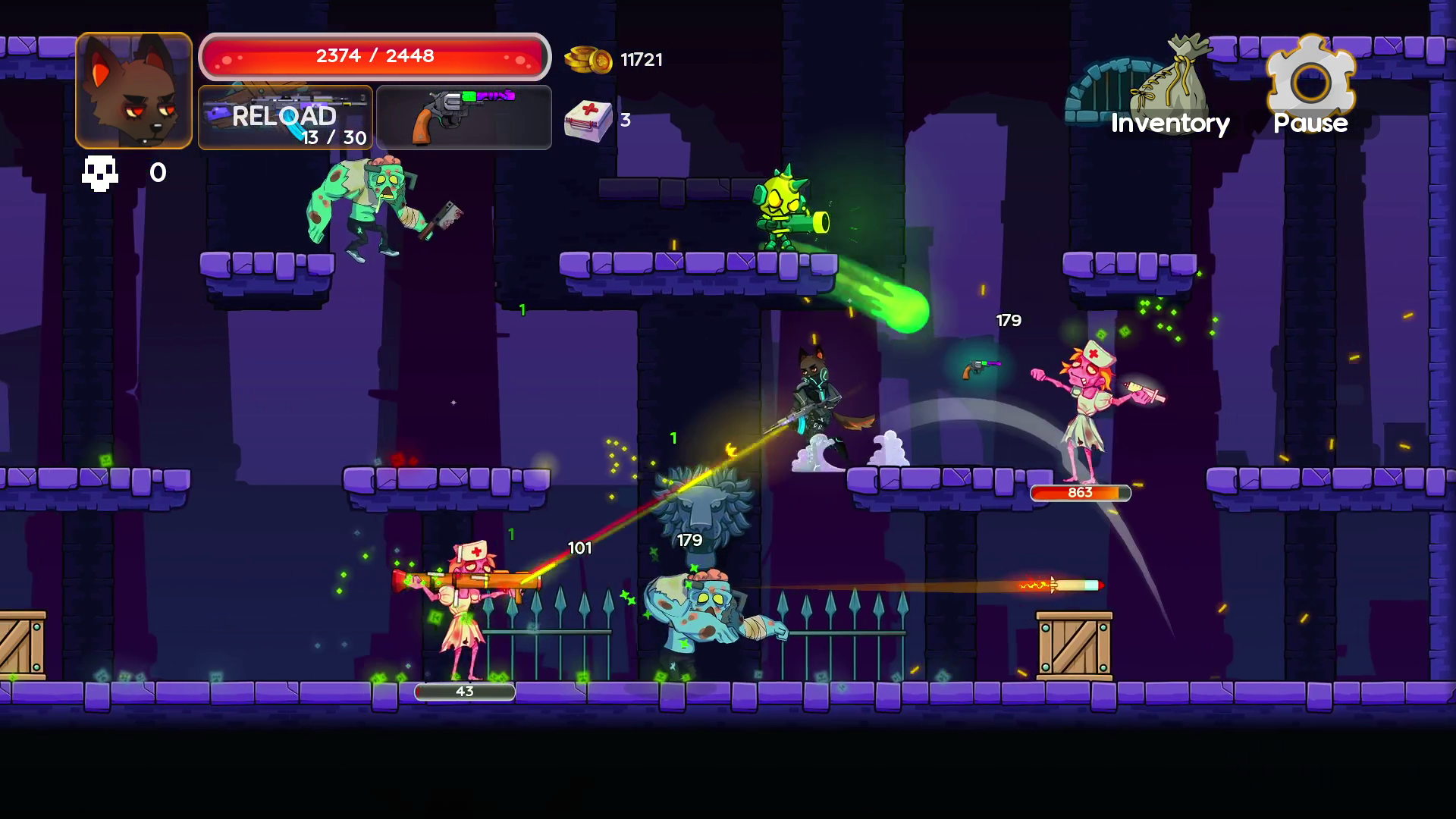This screenshot has height=819, width=1456.
Task: Click the skull kill counter icon
Action: [100, 173]
